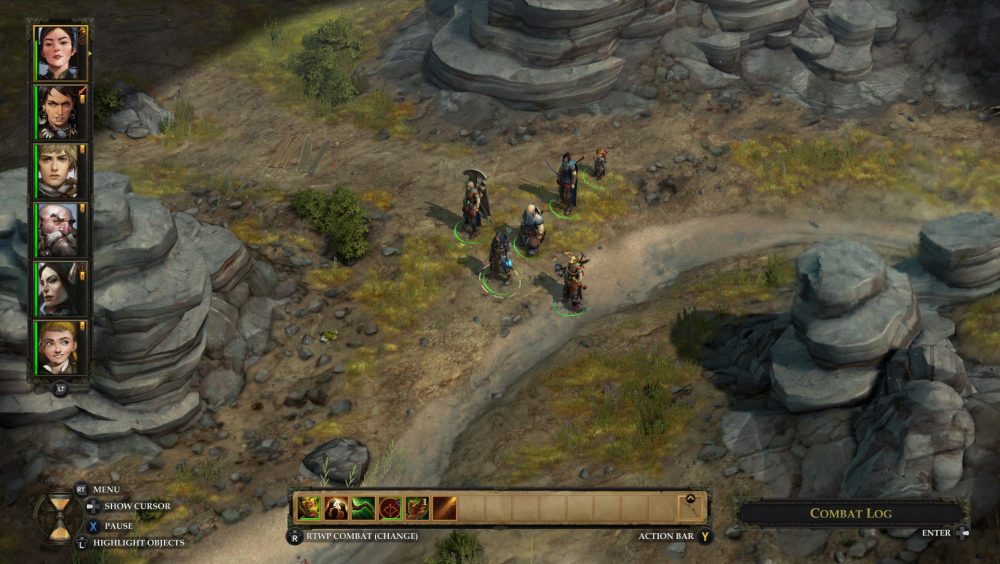This screenshot has width=1000, height=564.
Task: Select the smiling blonde halfling portrait
Action: (x=59, y=348)
